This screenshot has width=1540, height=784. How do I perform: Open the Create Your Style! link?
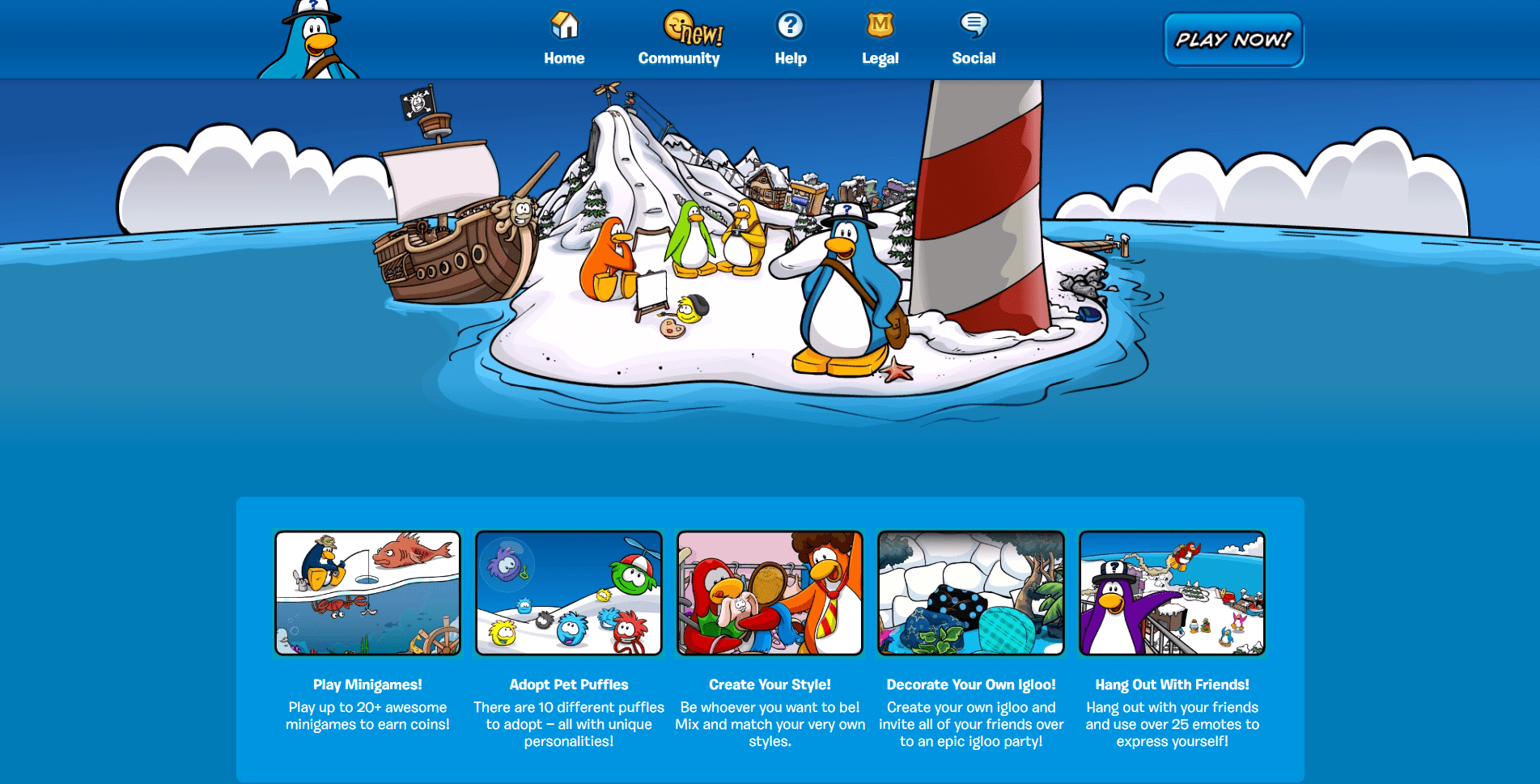click(770, 684)
